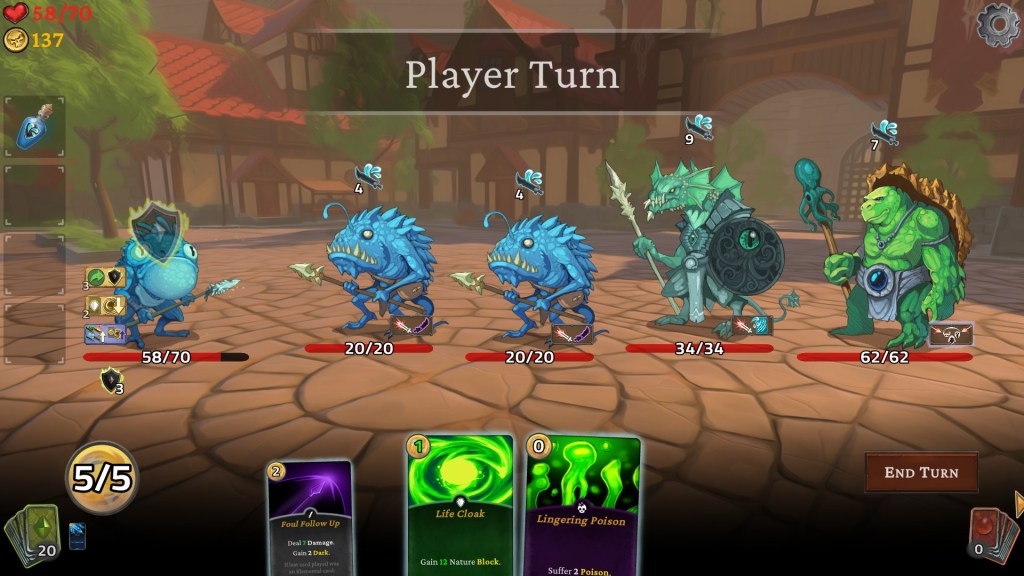Viewport: 1024px width, 576px height.
Task: Inspect the small blue card icon
Action: click(78, 536)
